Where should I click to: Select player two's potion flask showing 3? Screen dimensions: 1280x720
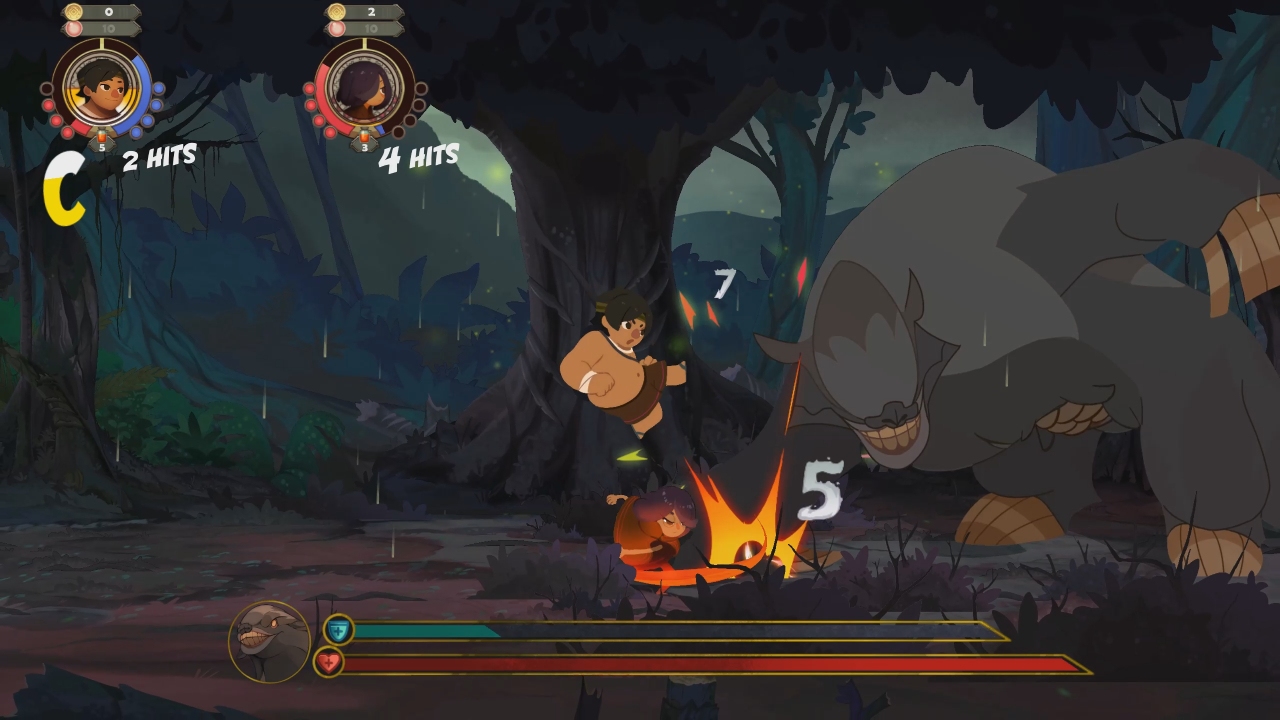(364, 138)
